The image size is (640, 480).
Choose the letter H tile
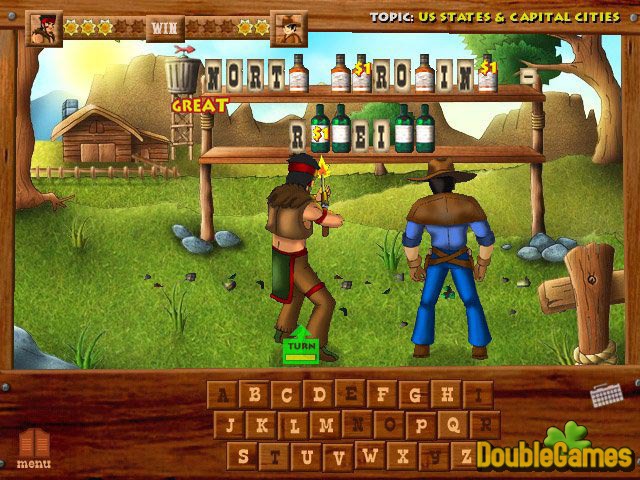(447, 394)
